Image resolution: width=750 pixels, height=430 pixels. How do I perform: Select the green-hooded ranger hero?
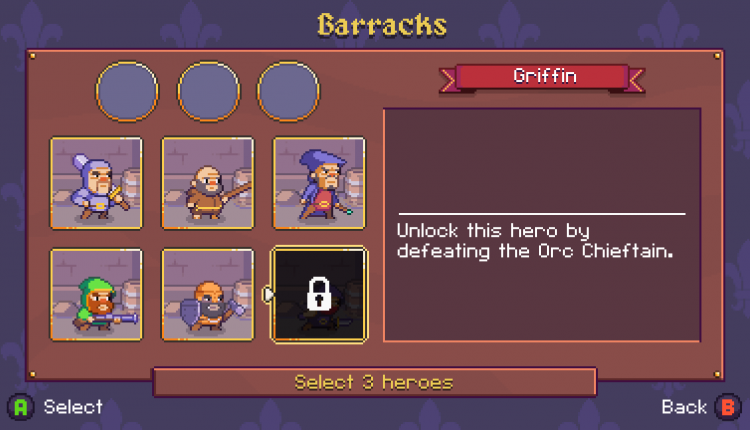click(x=96, y=294)
